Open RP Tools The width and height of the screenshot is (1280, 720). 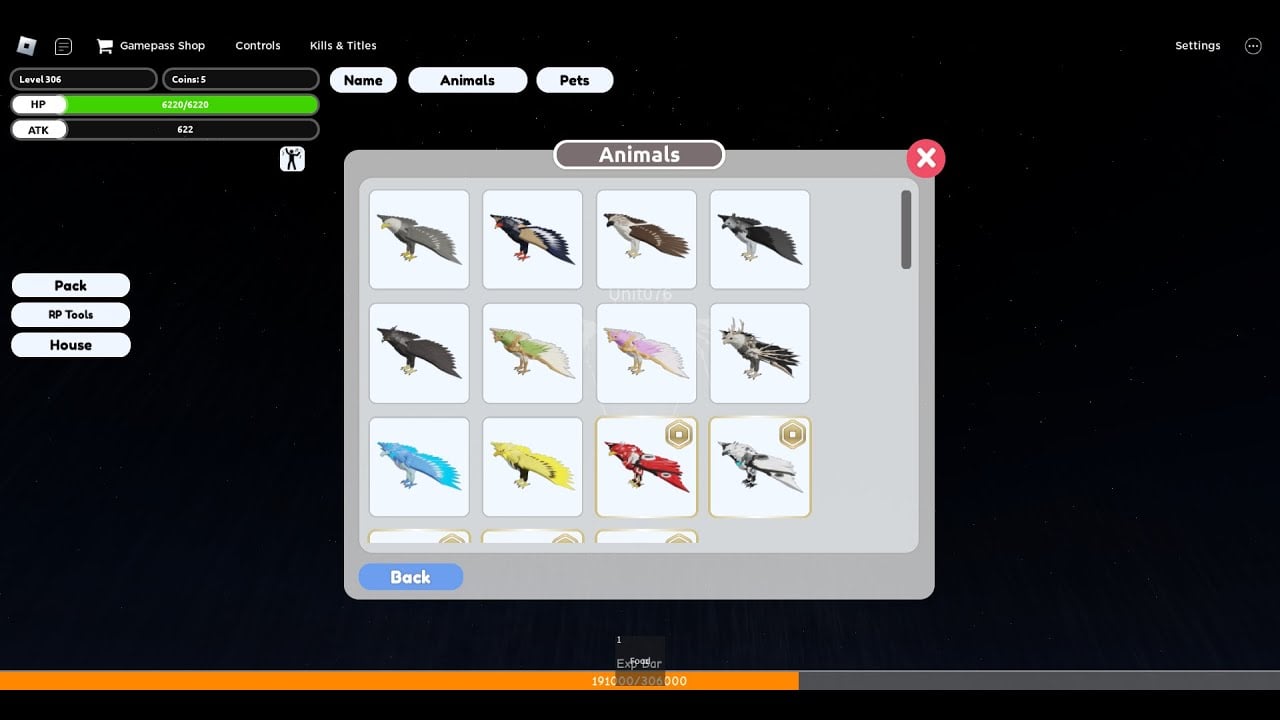(70, 314)
